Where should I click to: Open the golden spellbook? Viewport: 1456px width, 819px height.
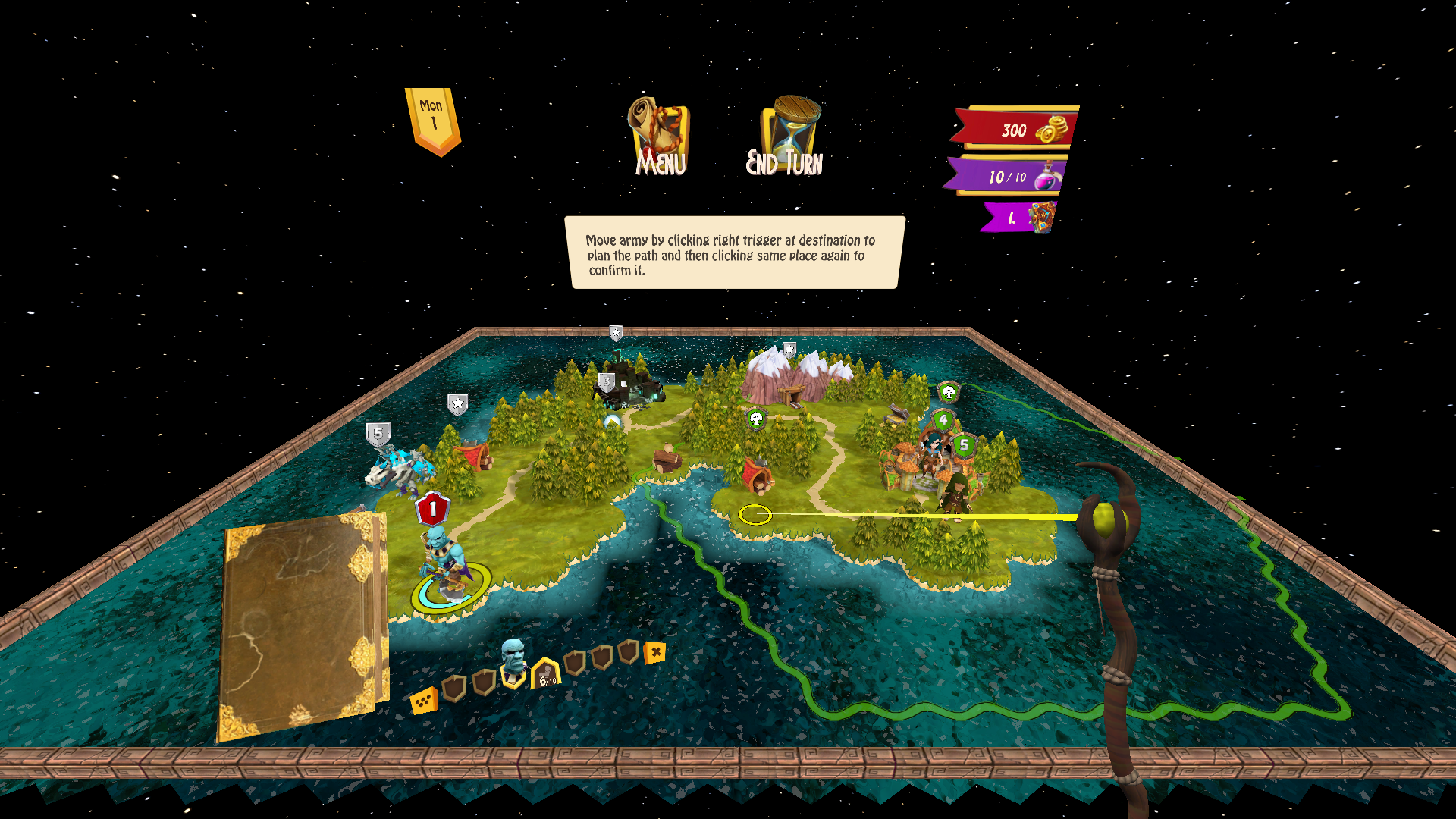302,626
